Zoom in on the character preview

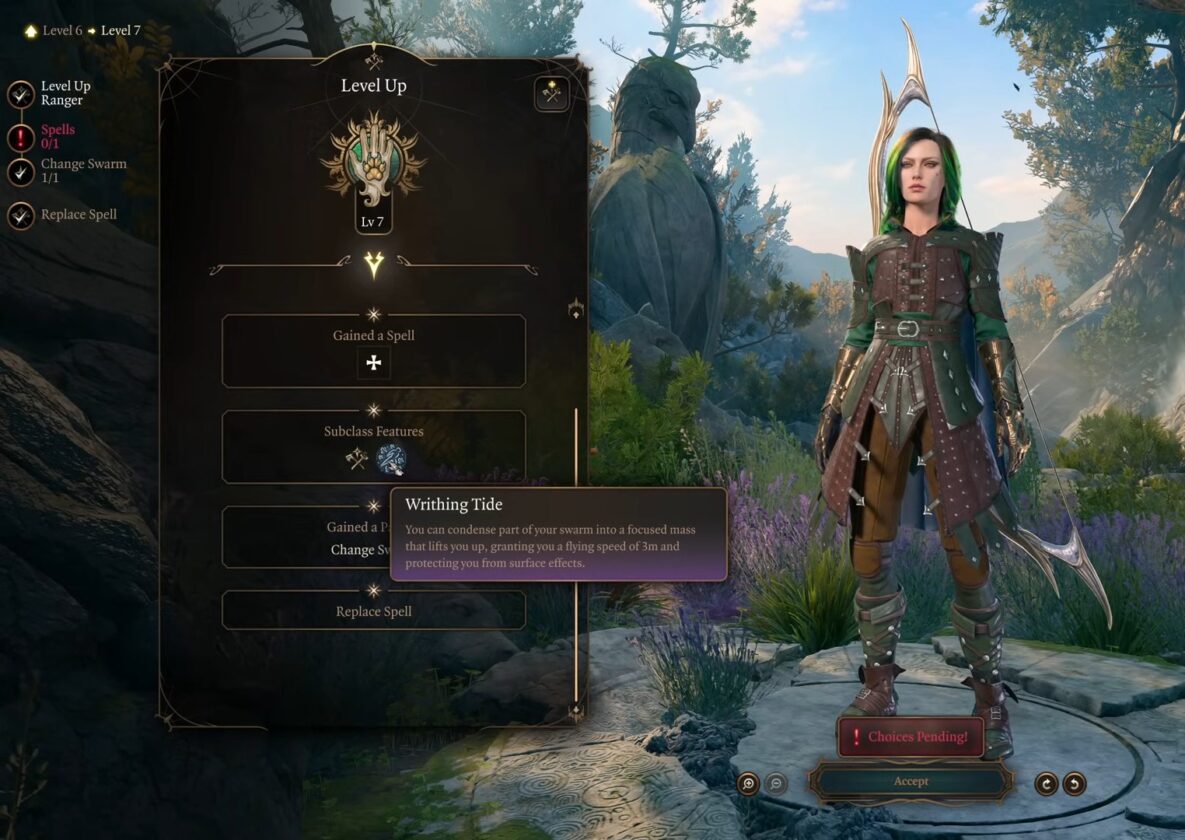click(748, 783)
